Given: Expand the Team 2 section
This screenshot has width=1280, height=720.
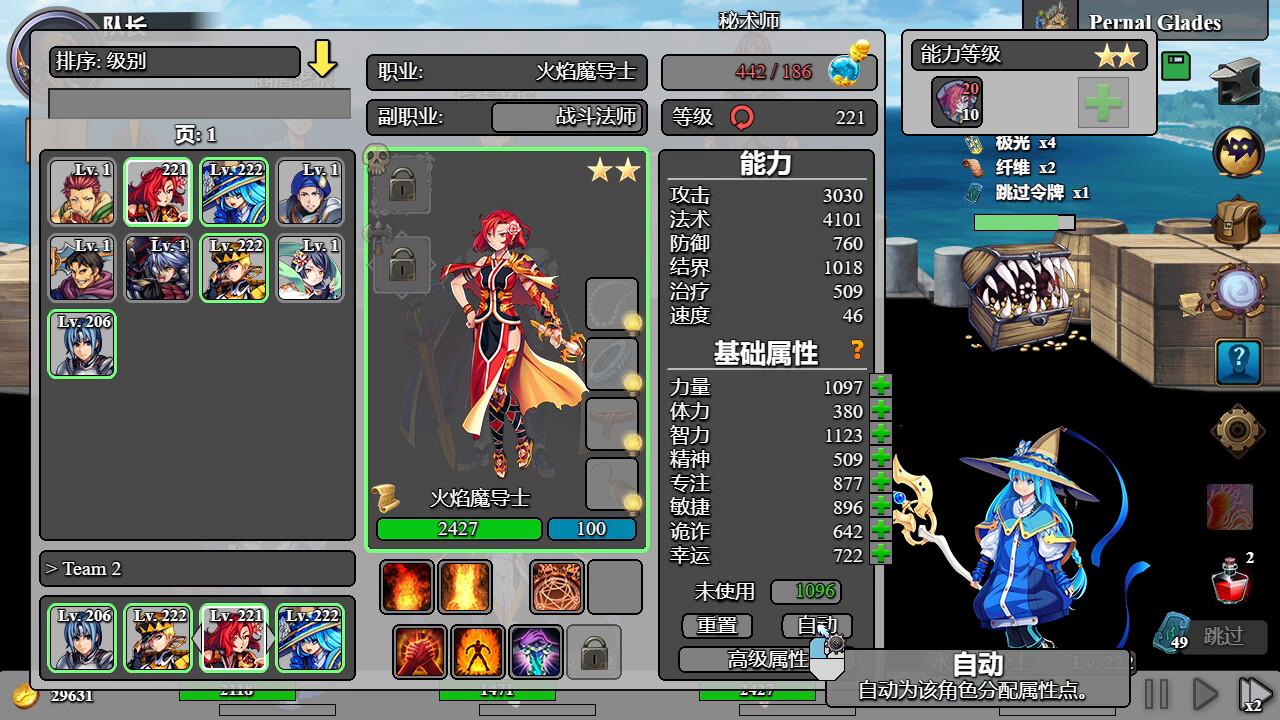Looking at the screenshot, I should click(x=197, y=568).
